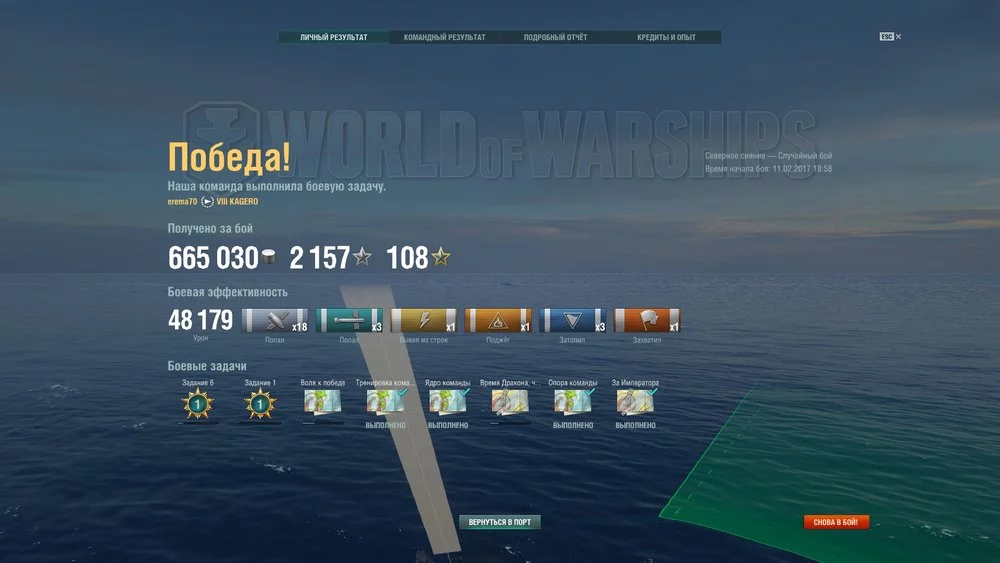The height and width of the screenshot is (563, 1000).
Task: Switch to the Командный результат tab
Action: [444, 37]
